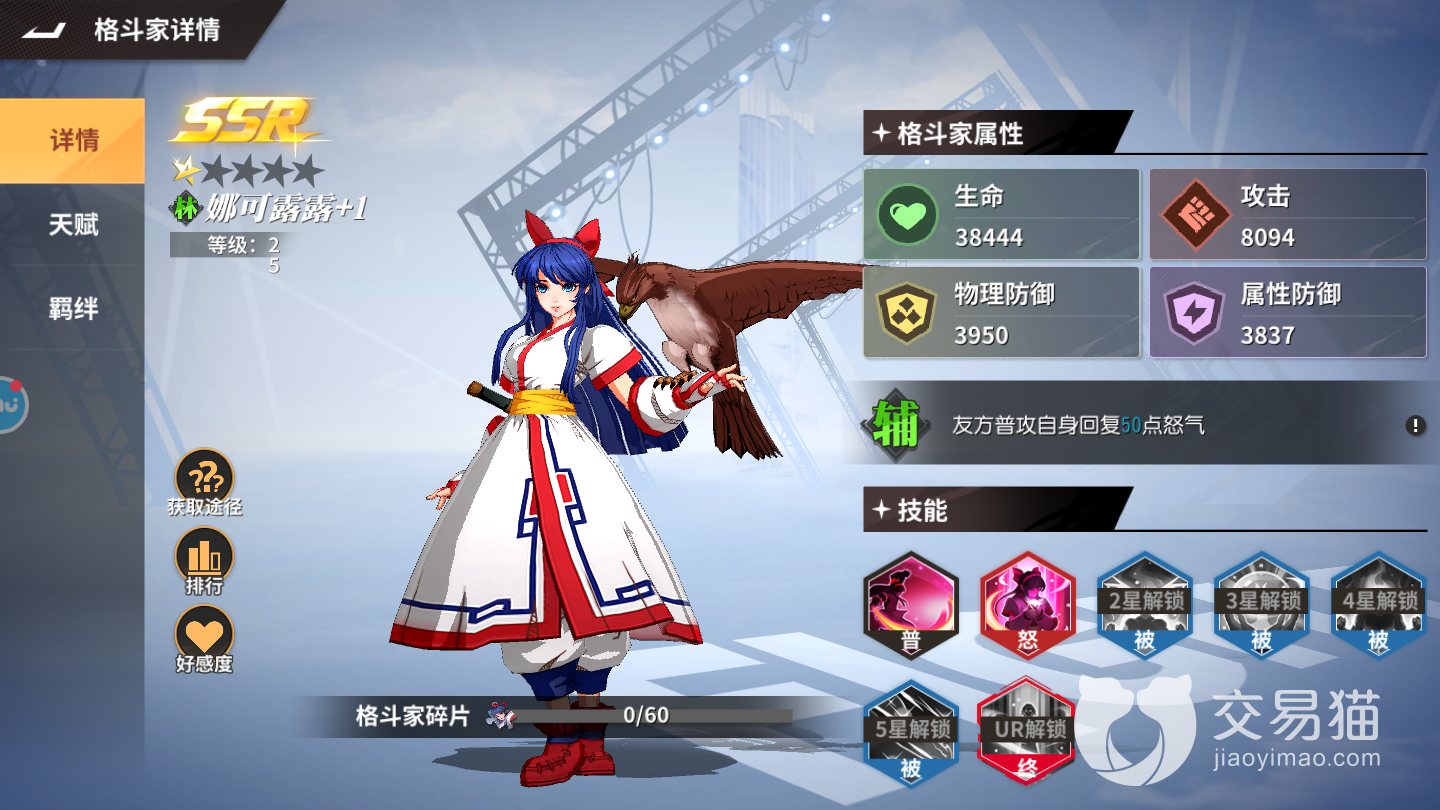The height and width of the screenshot is (810, 1440).
Task: View the 怒 rage skill icon
Action: [x=1027, y=605]
